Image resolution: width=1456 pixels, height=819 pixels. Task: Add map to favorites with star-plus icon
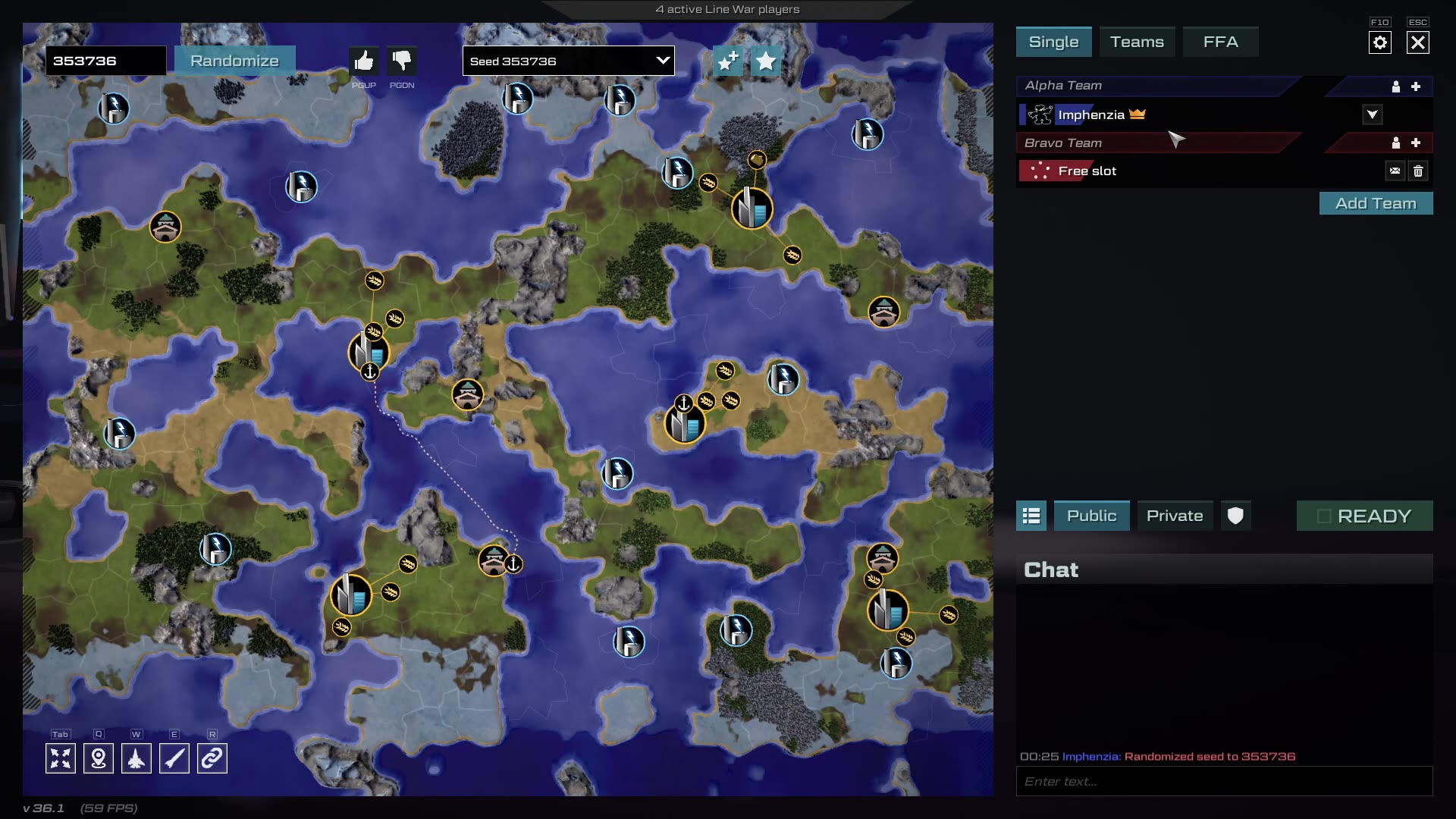coord(727,61)
